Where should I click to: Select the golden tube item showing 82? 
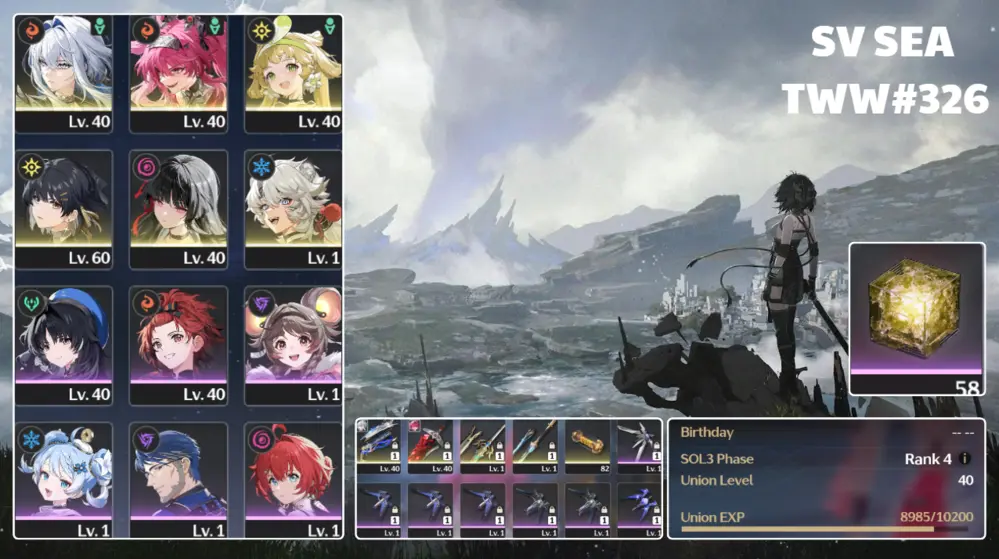(x=587, y=446)
